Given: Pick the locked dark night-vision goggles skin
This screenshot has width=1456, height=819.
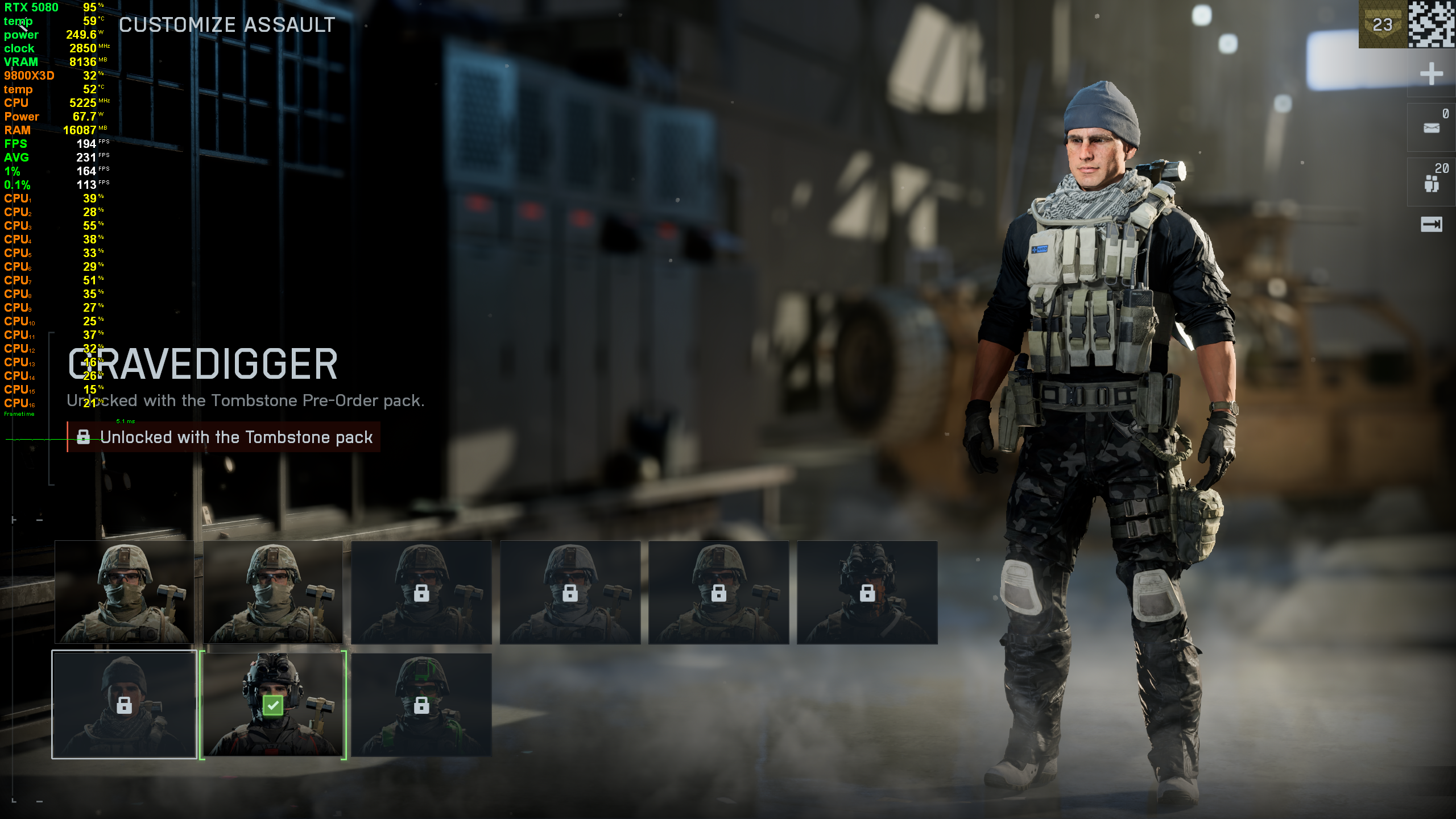Looking at the screenshot, I should [x=867, y=592].
